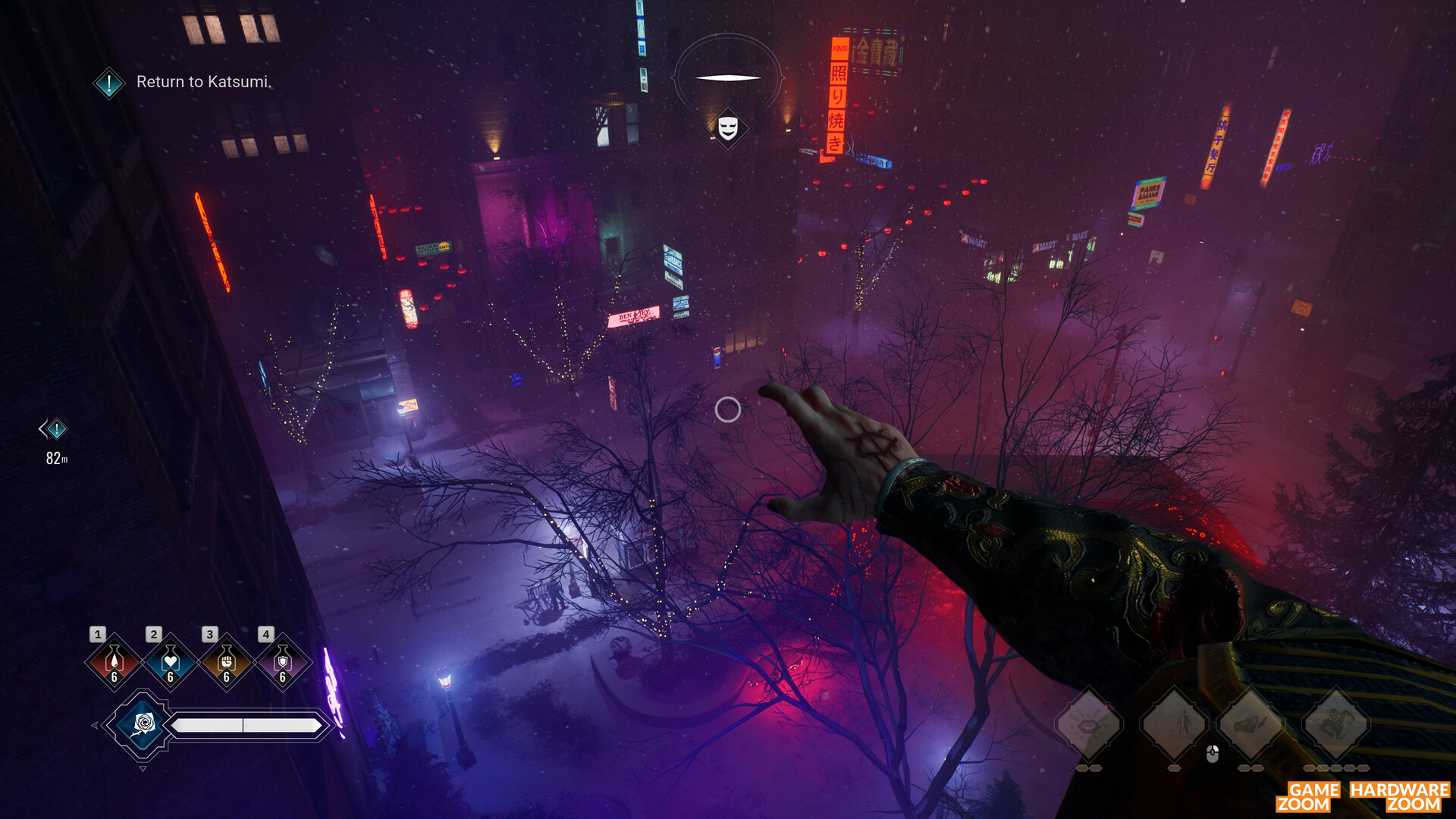Click the Game Zoom watermark logo

tap(1309, 797)
